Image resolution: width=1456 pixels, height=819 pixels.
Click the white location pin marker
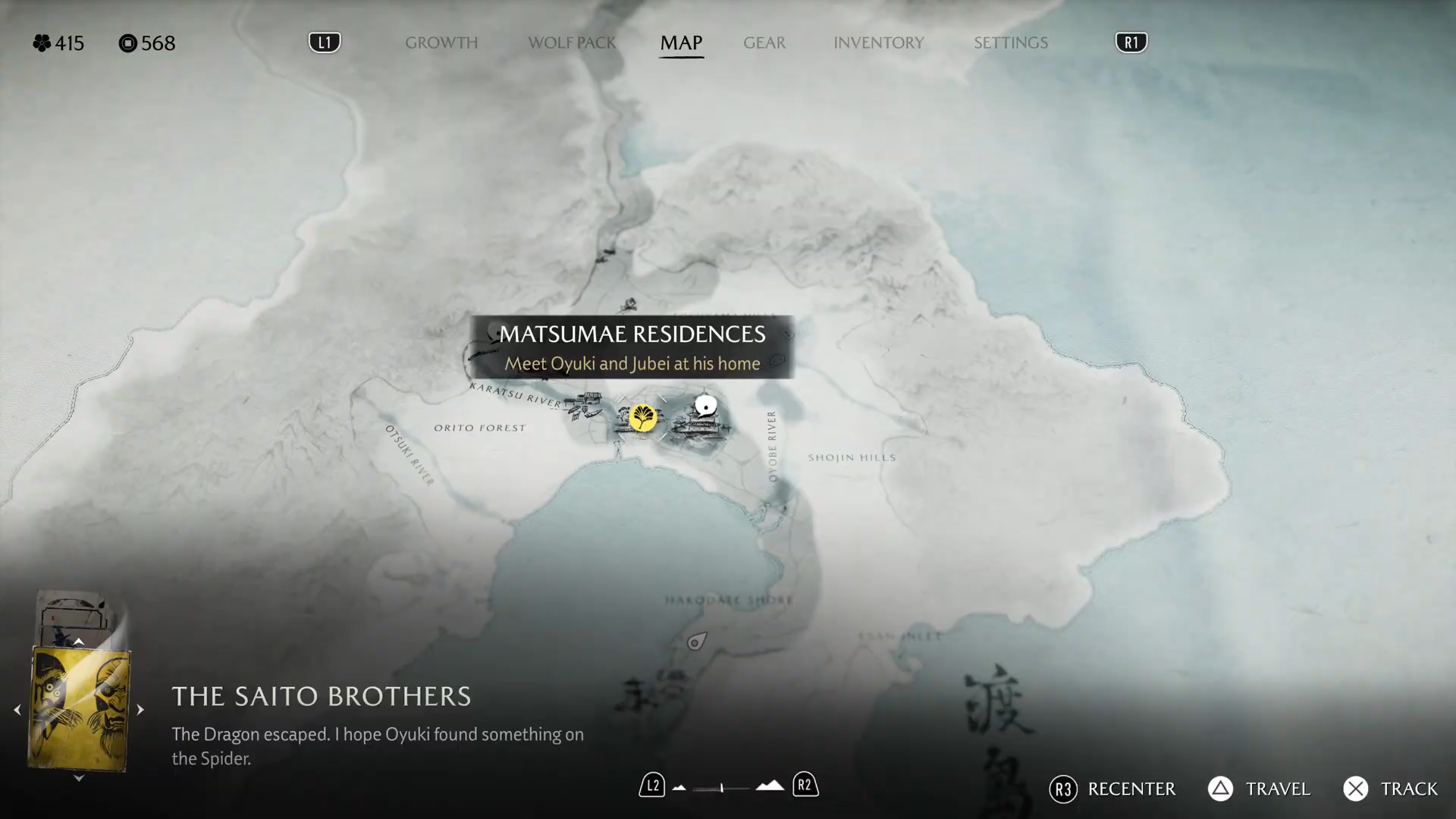[706, 406]
